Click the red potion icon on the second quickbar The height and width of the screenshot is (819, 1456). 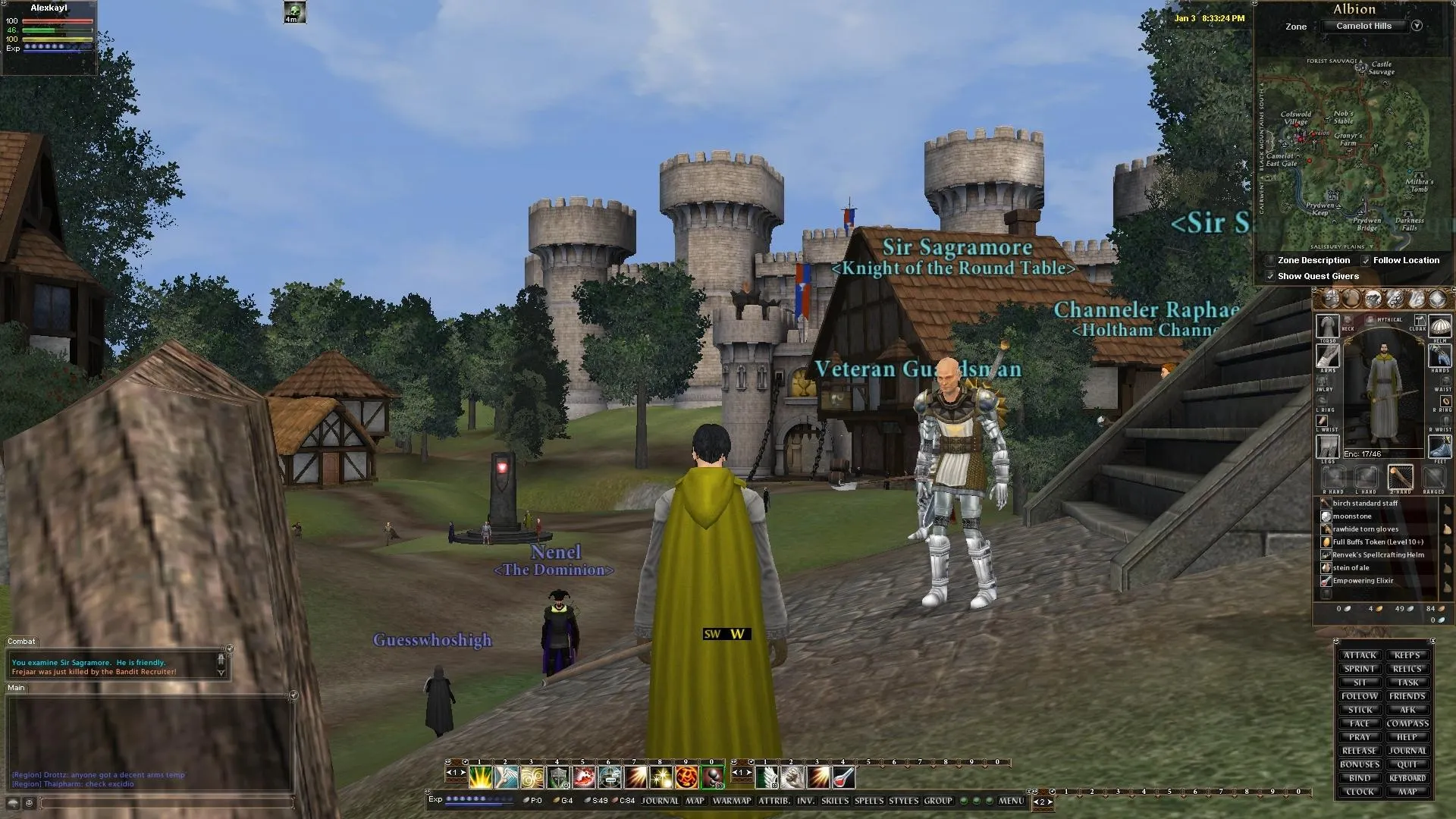click(x=843, y=777)
